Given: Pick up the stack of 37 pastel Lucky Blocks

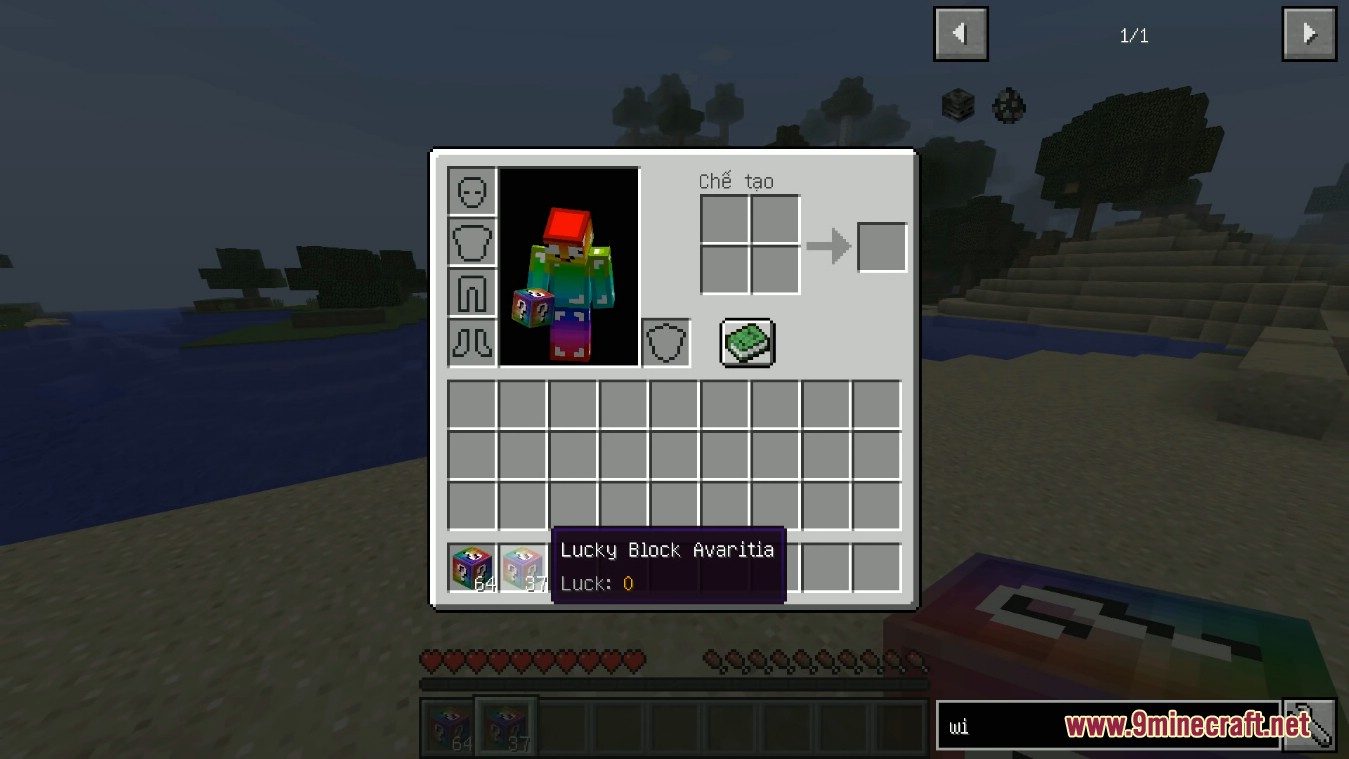Looking at the screenshot, I should pos(521,566).
